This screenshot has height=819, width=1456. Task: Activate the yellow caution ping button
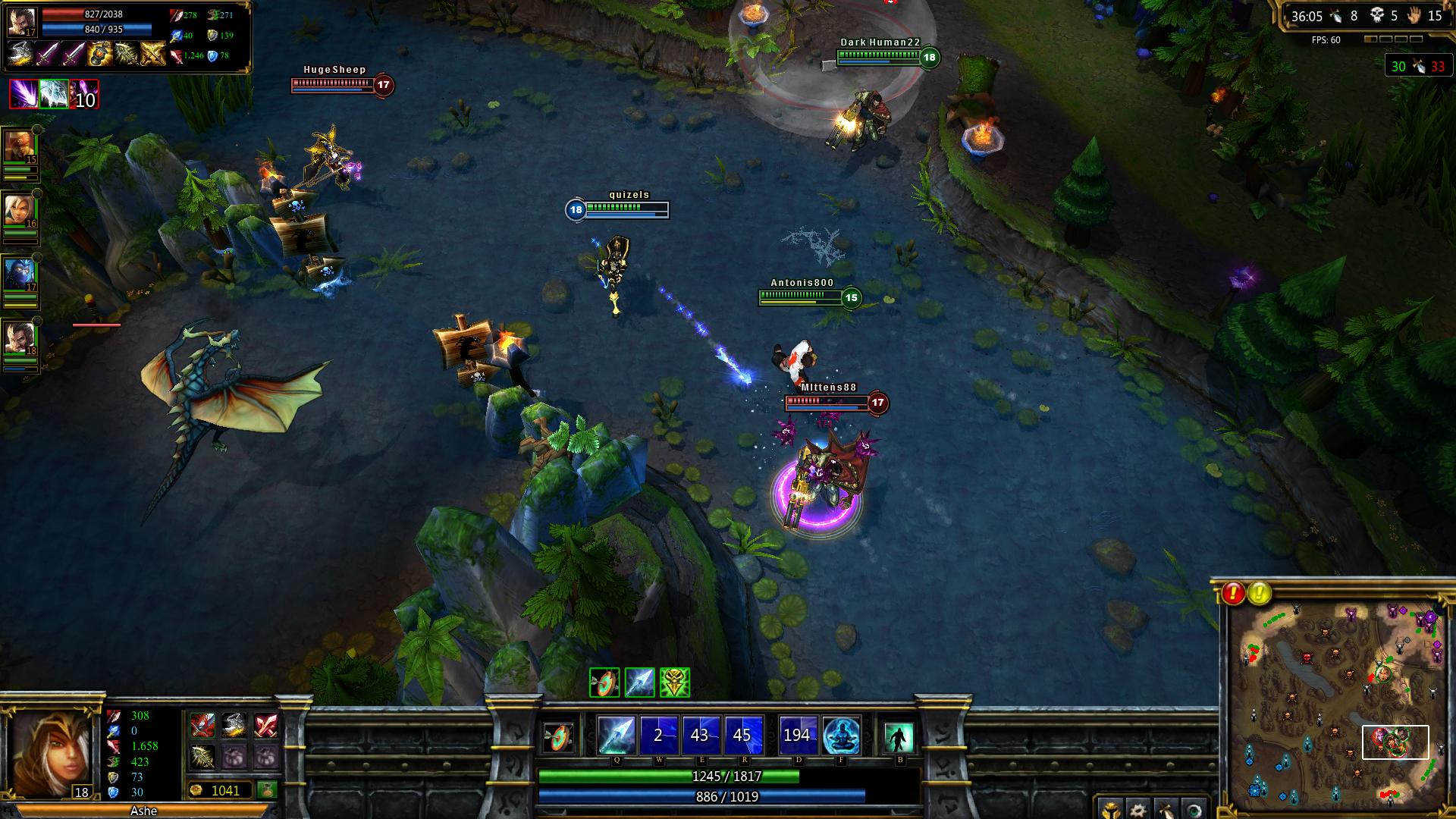(1260, 593)
